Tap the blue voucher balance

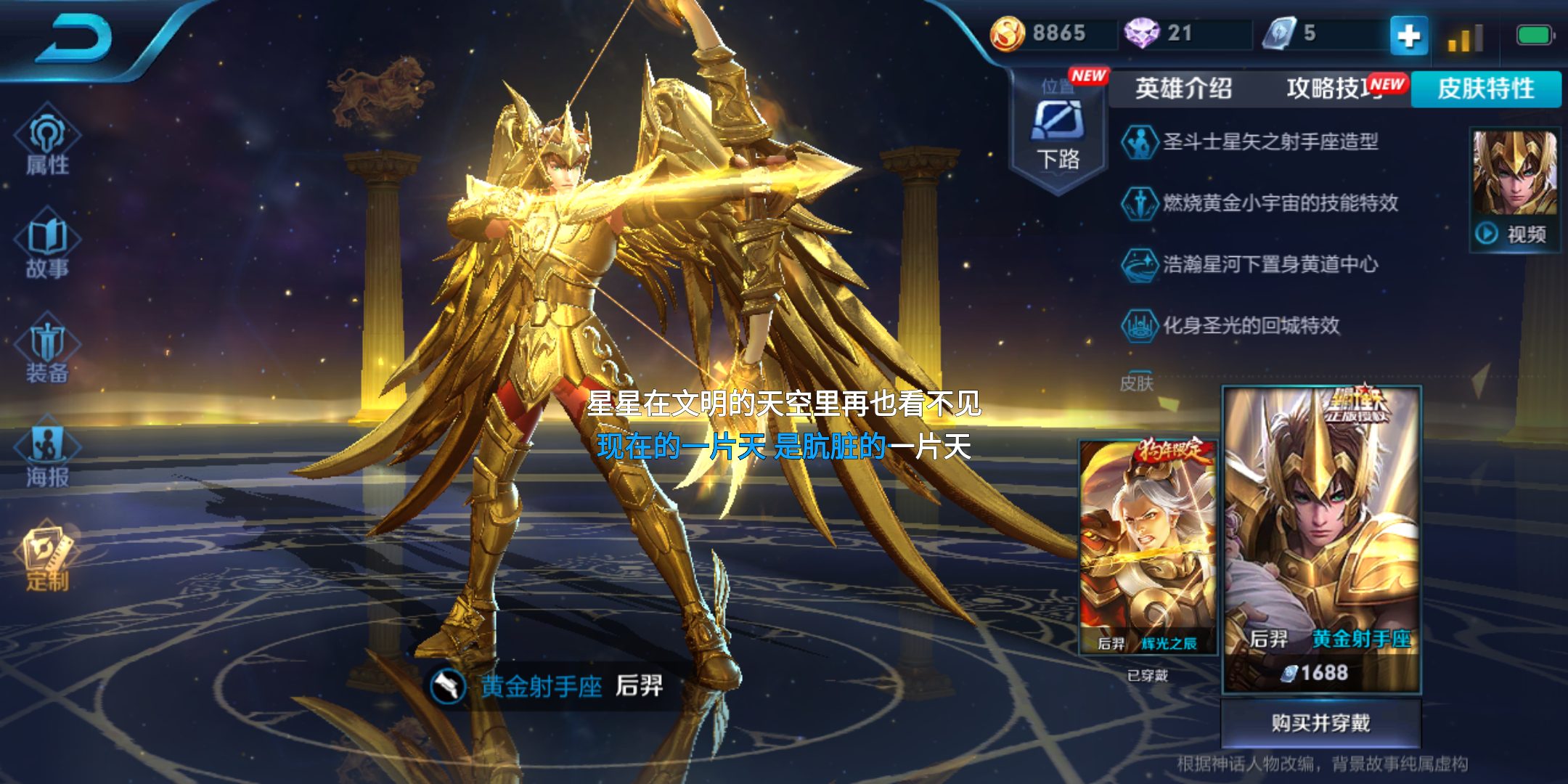[x=1291, y=33]
